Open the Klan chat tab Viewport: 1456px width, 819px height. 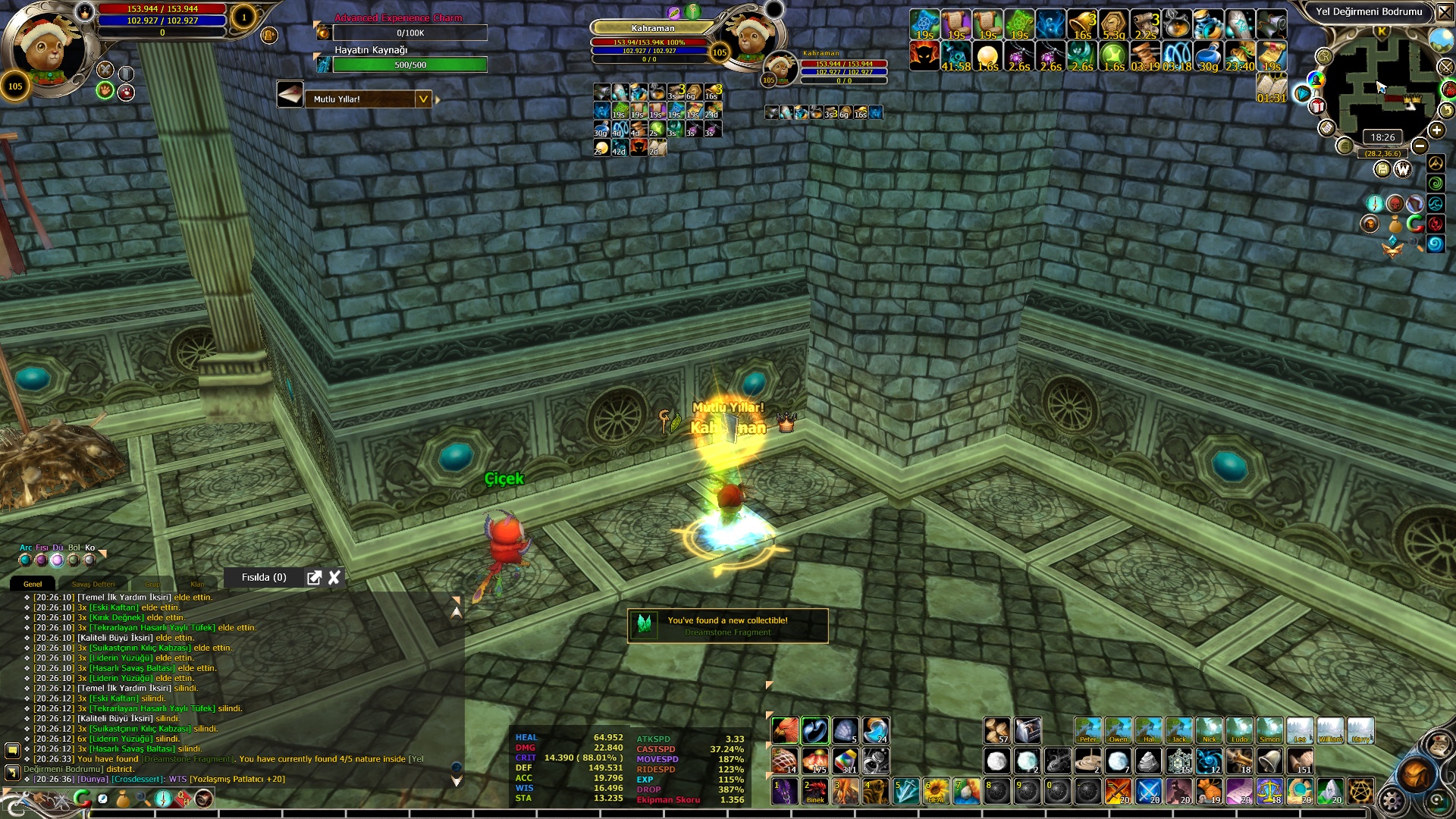197,584
